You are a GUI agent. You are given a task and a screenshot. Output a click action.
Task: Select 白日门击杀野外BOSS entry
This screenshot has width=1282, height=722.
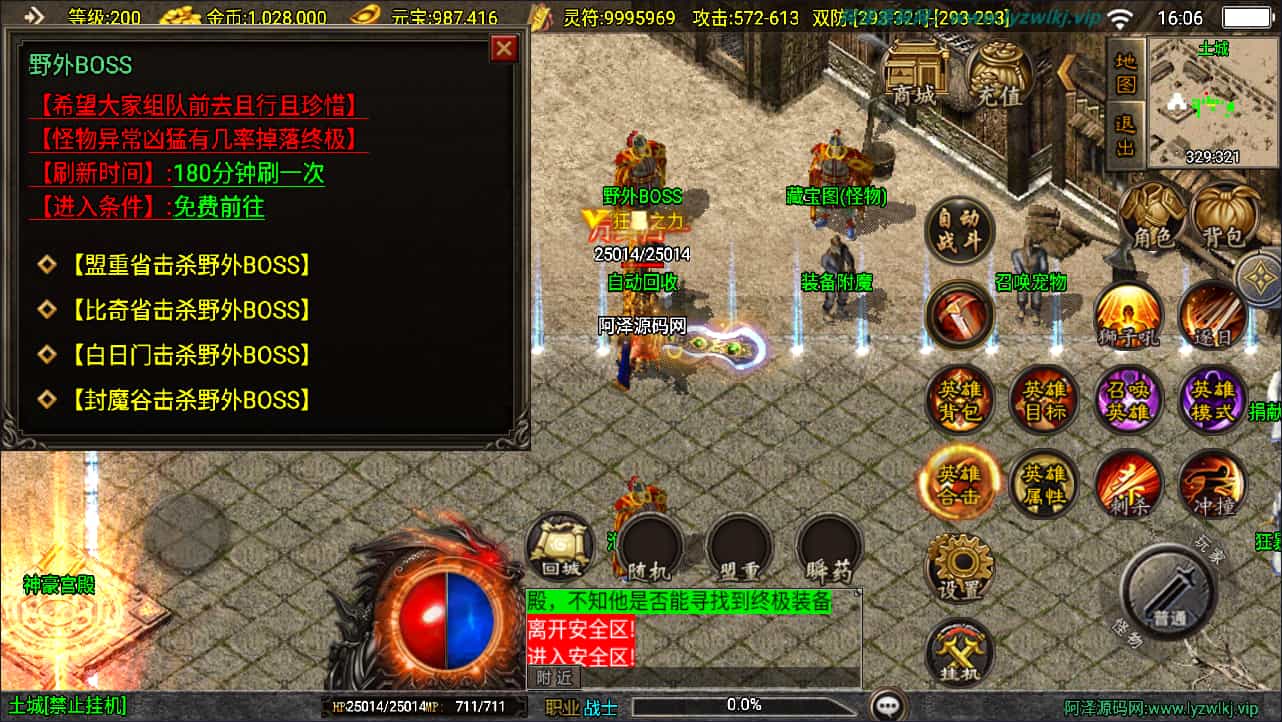(x=190, y=355)
